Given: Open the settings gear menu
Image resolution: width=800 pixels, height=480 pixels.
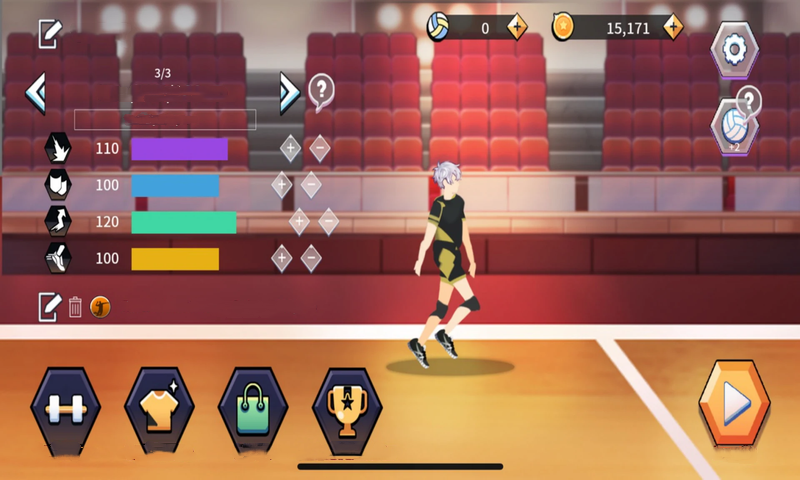Looking at the screenshot, I should (x=735, y=49).
